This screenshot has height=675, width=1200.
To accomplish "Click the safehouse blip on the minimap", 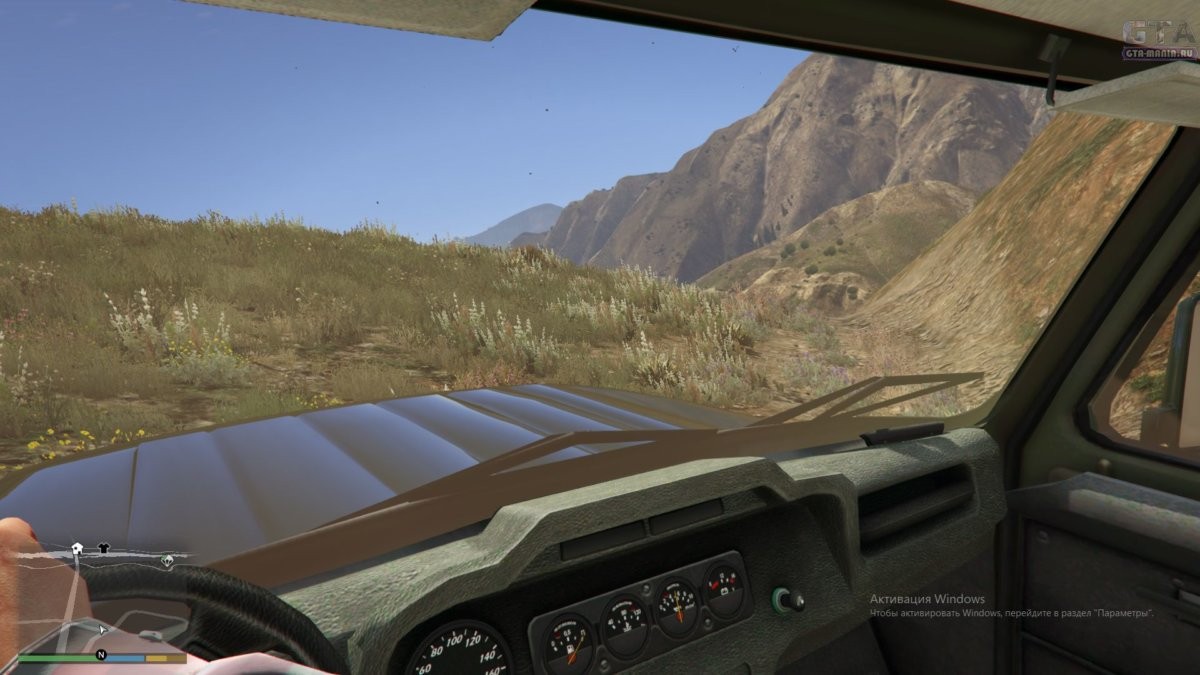I will coord(77,548).
